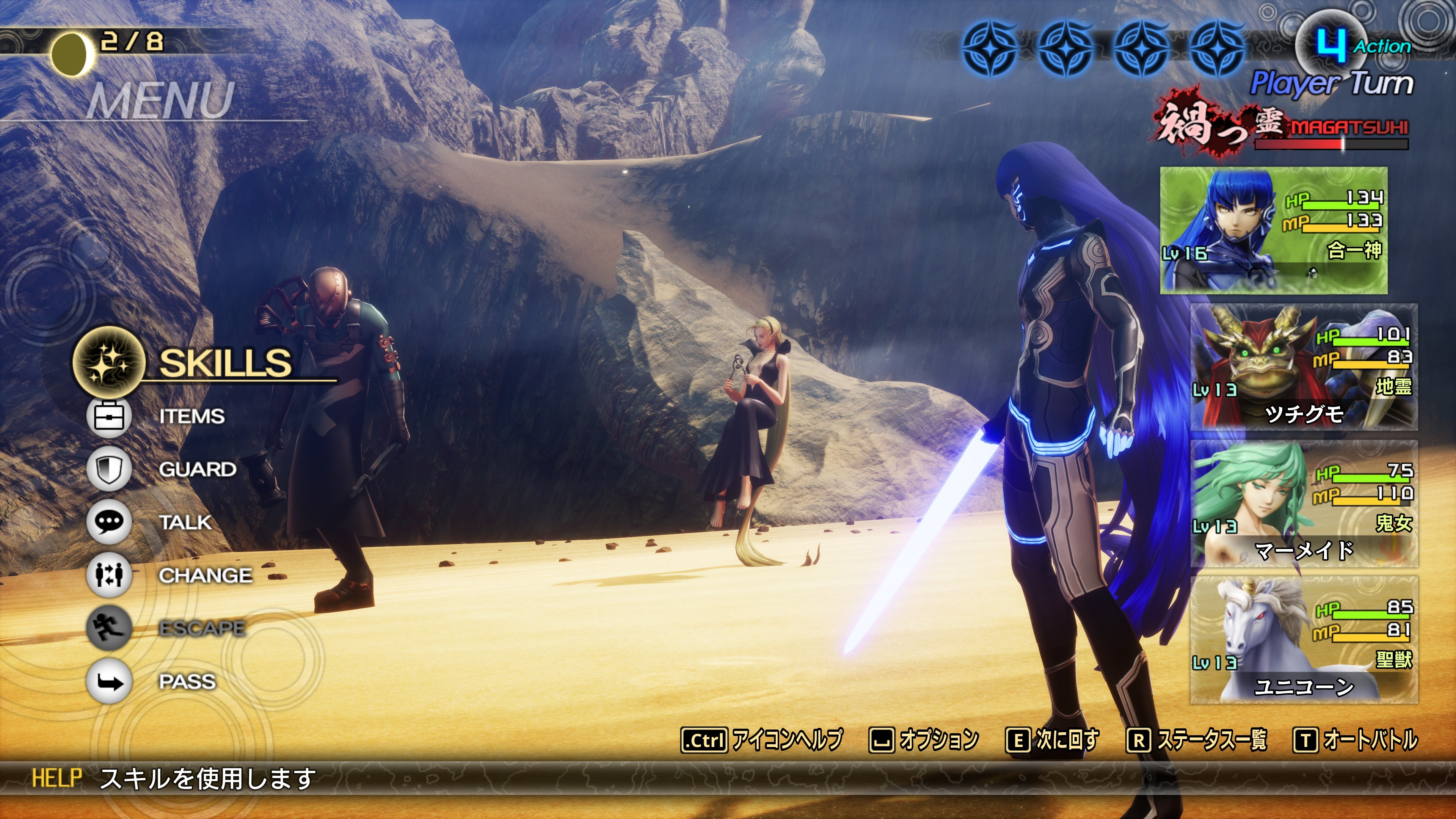This screenshot has width=1456, height=819.
Task: Open アイコンヘルプ icon help
Action: [x=762, y=740]
